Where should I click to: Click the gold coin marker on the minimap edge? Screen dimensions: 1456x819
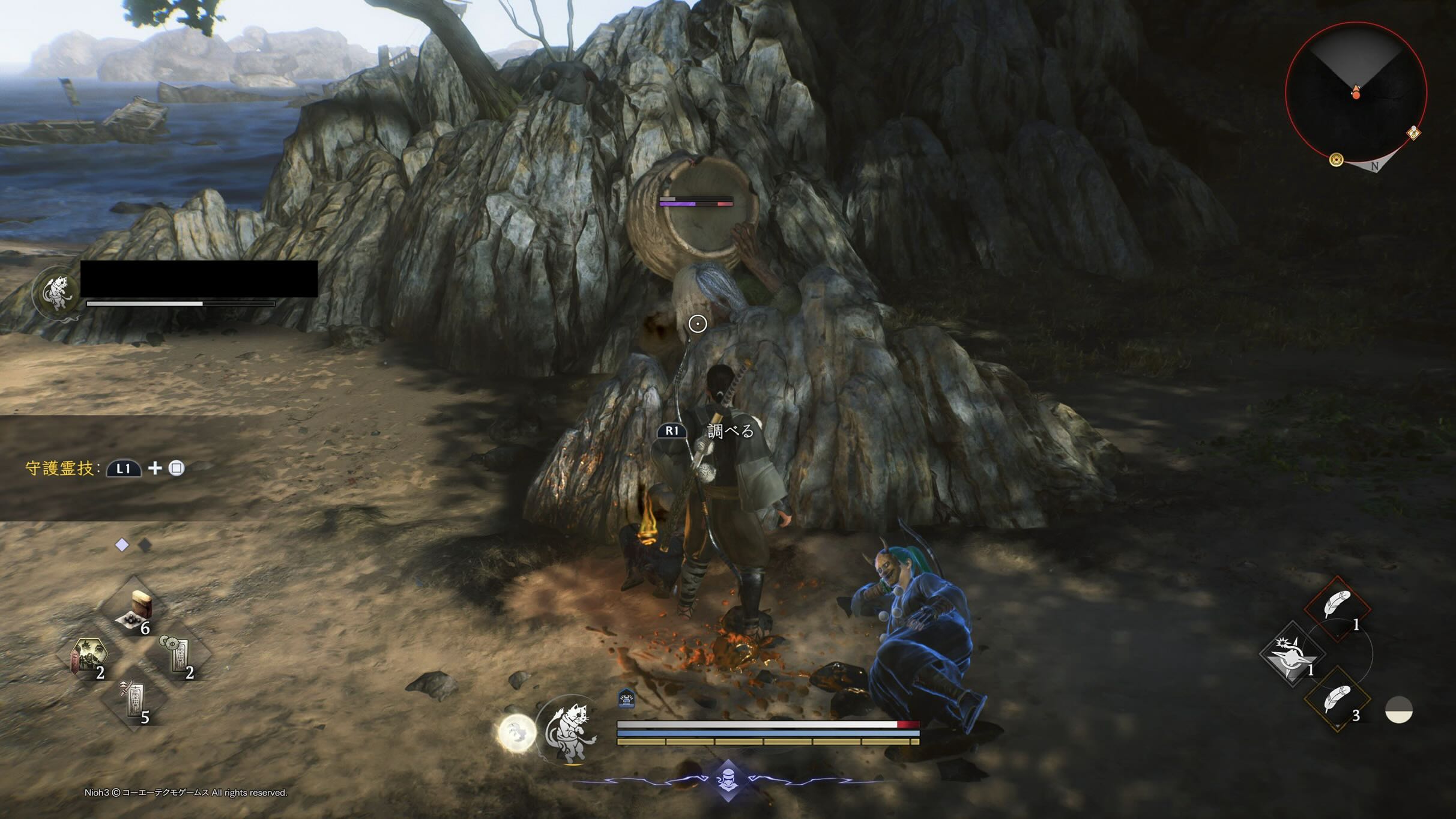pyautogui.click(x=1336, y=159)
